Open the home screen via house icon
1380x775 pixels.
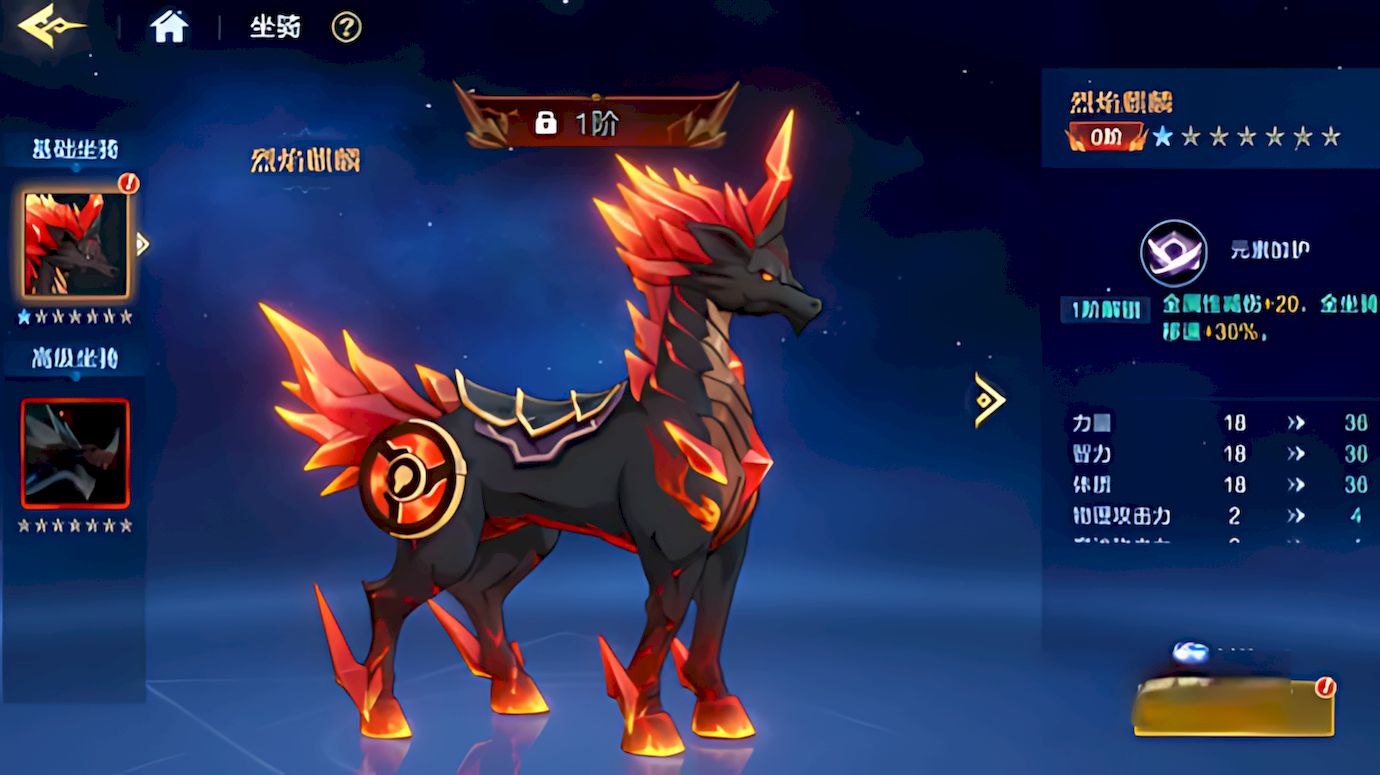click(x=169, y=27)
